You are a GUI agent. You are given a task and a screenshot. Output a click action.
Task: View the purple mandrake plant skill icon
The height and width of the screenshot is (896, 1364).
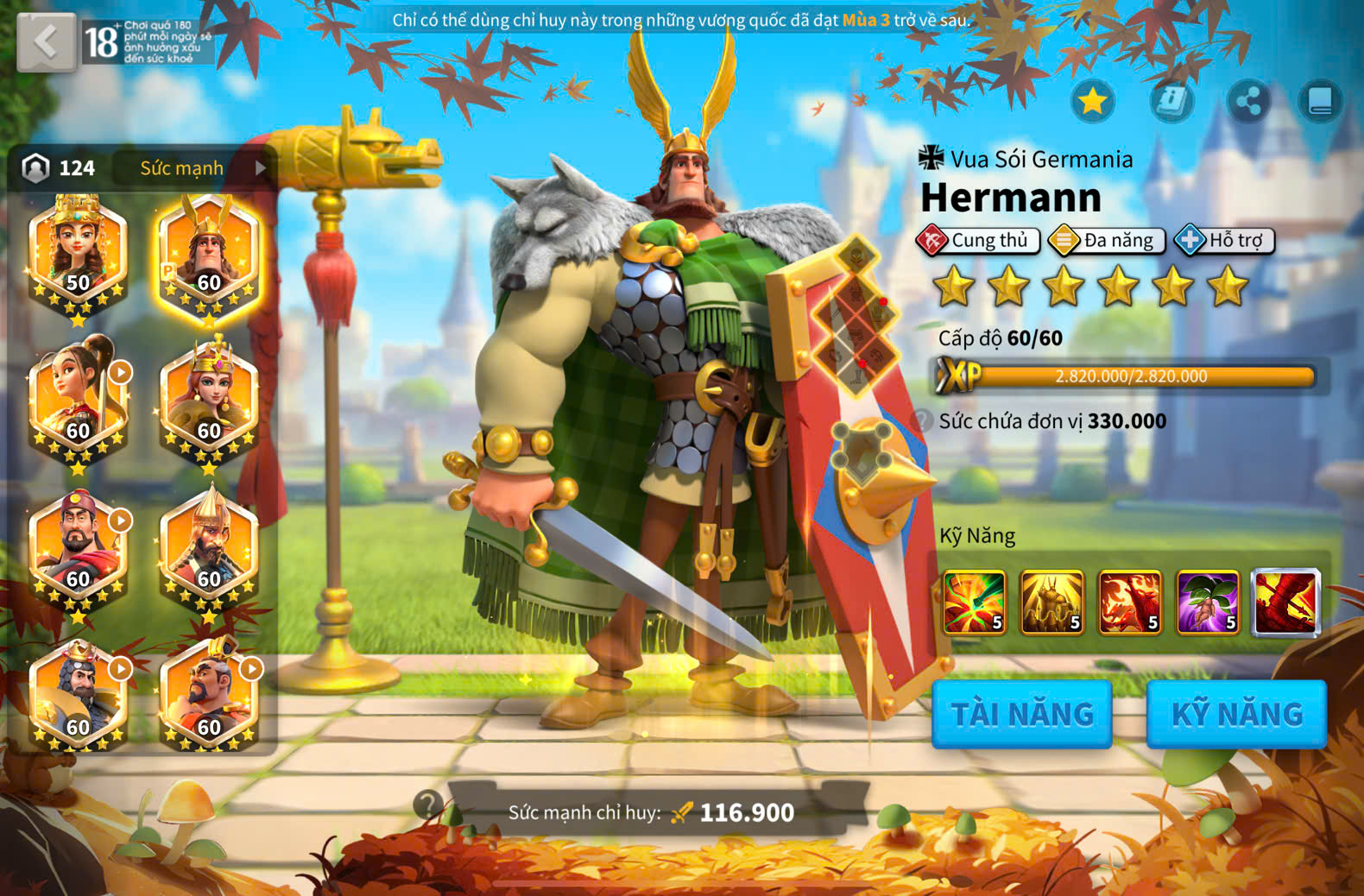(1208, 603)
